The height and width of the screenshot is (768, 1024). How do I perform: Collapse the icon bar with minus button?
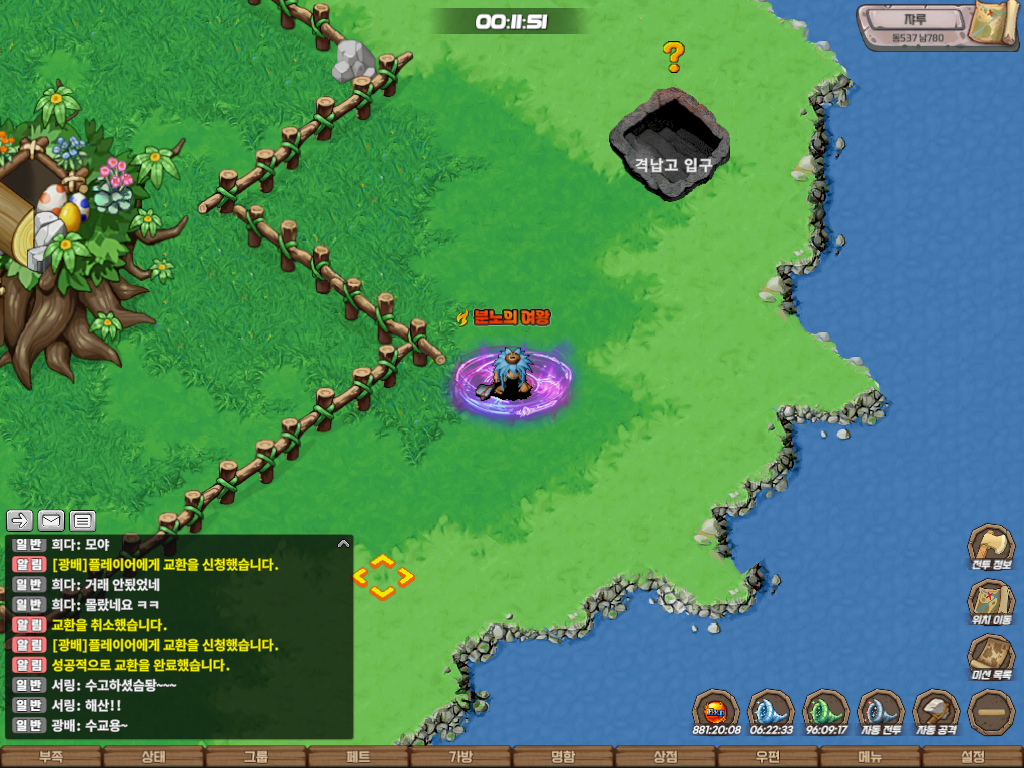tap(991, 712)
